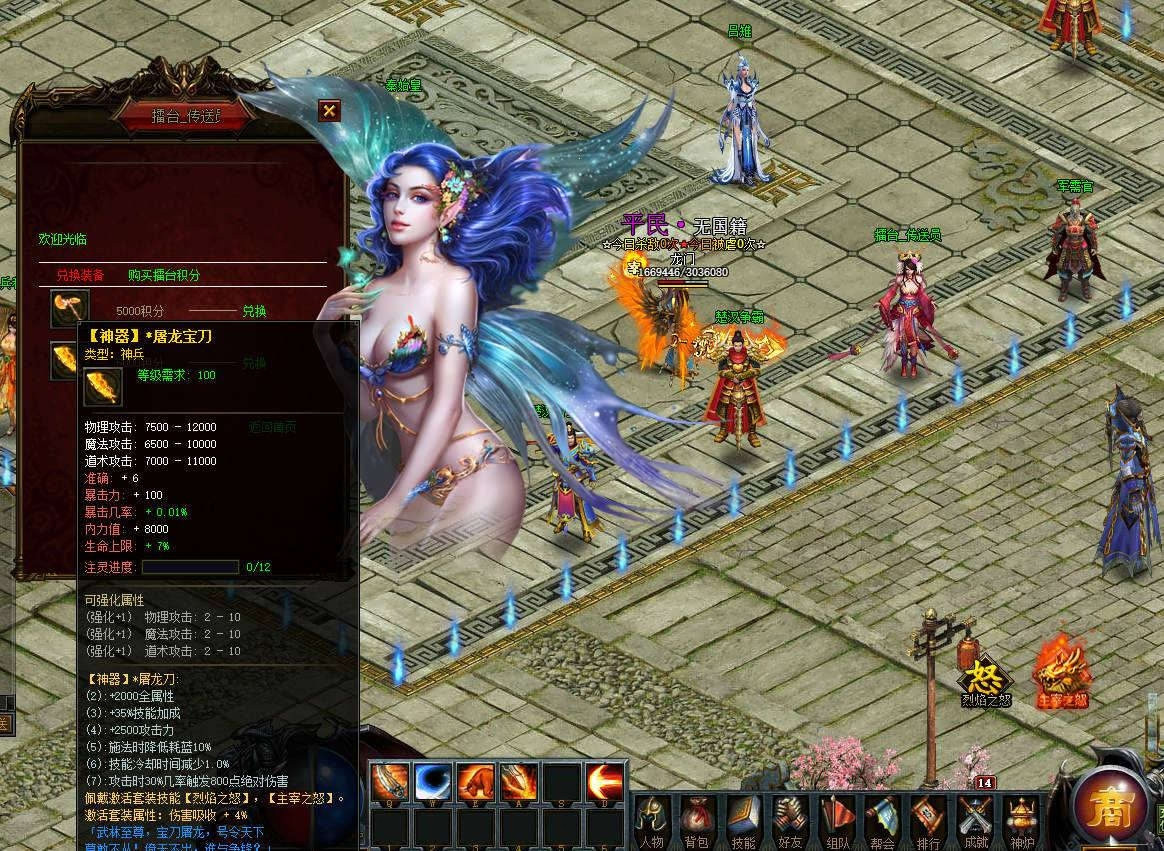This screenshot has width=1164, height=851.
Task: Use the blue vortex skill in slot W
Action: click(x=433, y=781)
